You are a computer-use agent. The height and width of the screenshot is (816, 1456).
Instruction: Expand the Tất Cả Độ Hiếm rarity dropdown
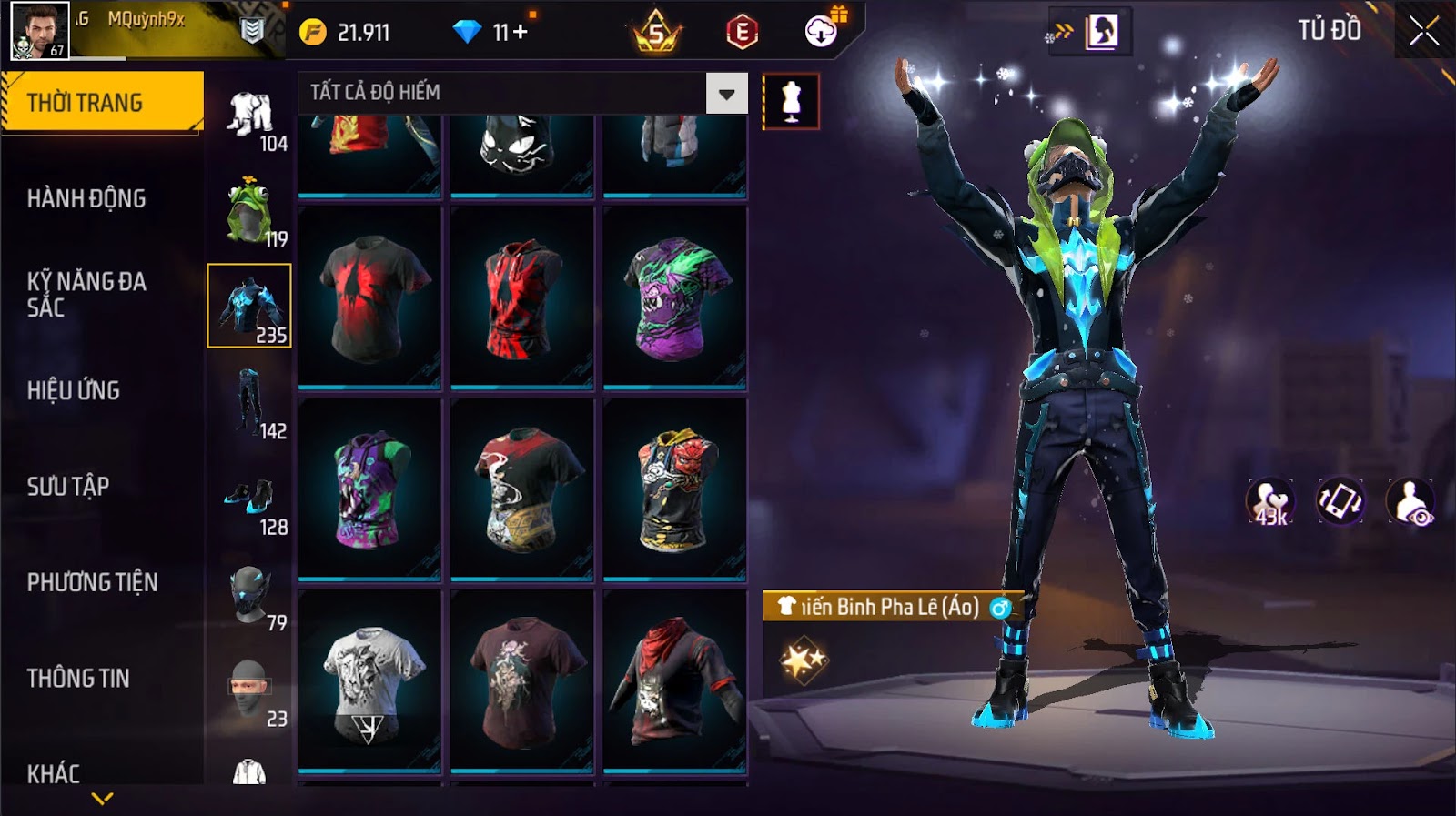pyautogui.click(x=726, y=93)
